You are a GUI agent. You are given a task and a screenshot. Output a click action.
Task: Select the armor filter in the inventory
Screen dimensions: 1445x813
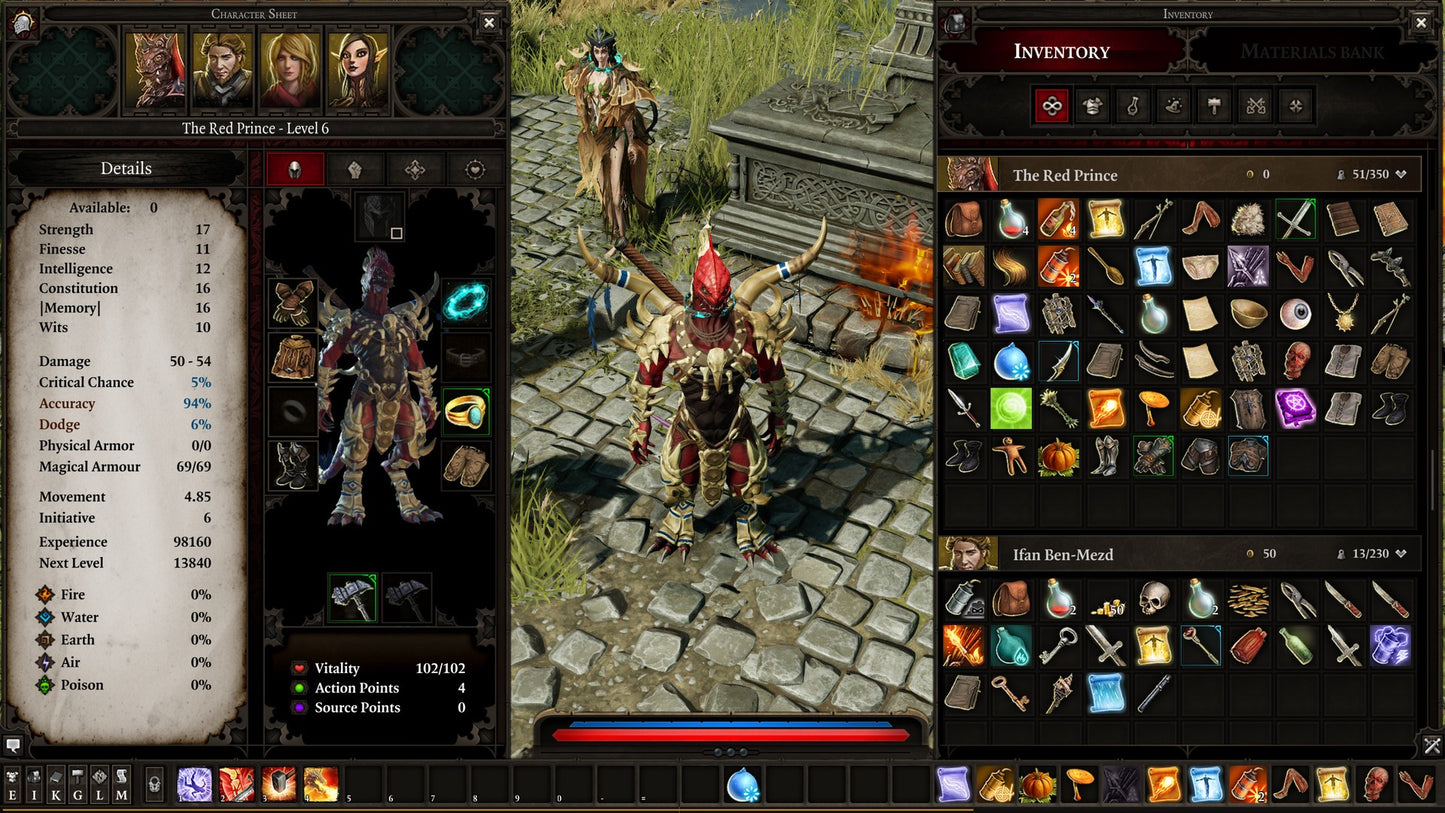(x=1091, y=105)
